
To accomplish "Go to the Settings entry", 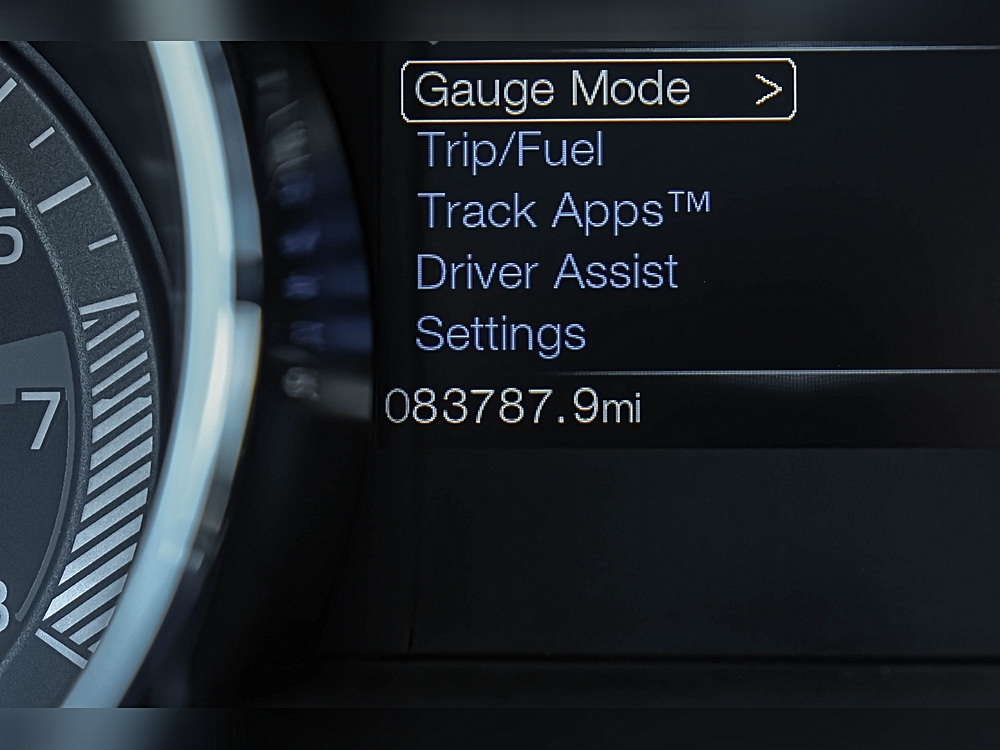I will point(500,333).
